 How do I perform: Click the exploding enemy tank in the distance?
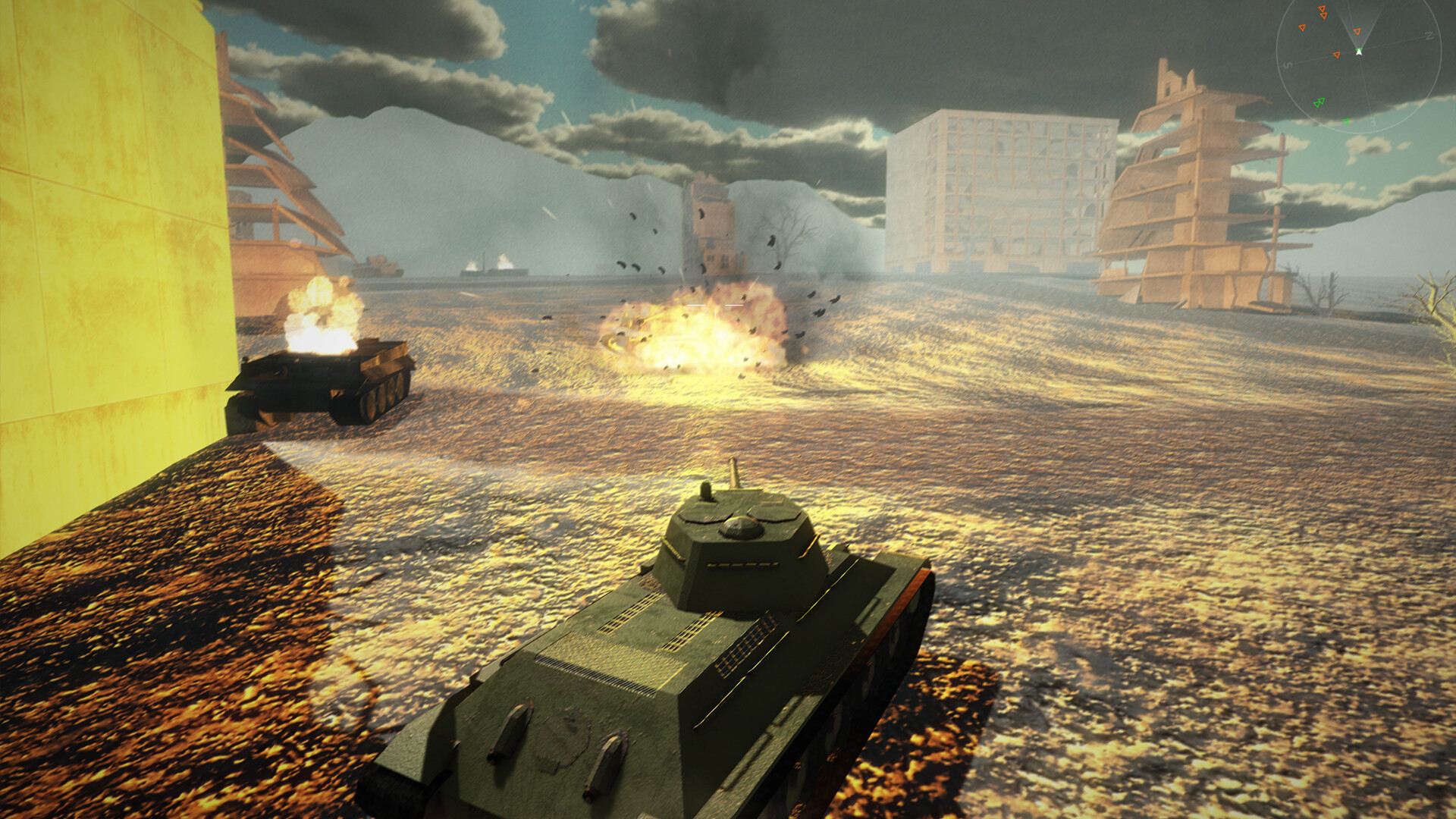pos(698,334)
